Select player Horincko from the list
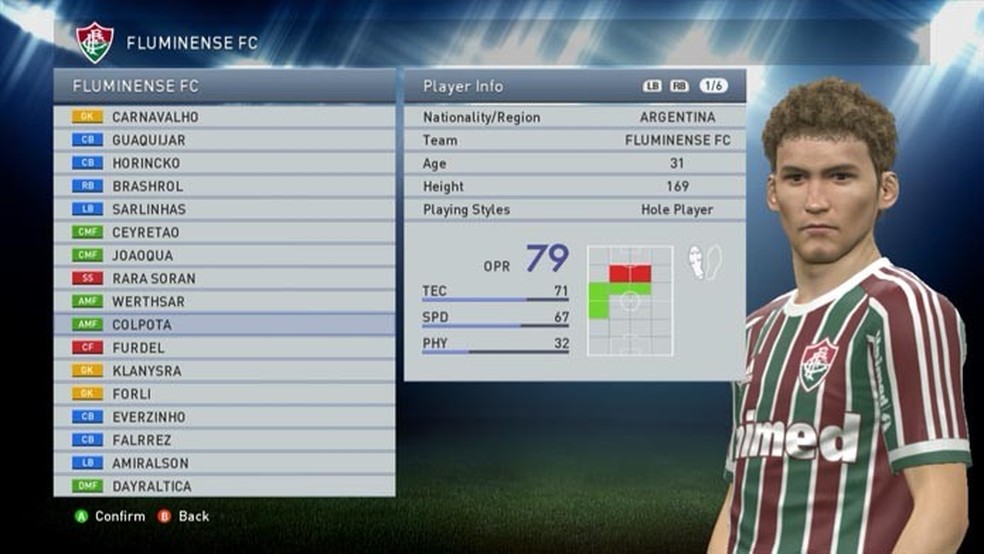The image size is (984, 554). tap(224, 163)
